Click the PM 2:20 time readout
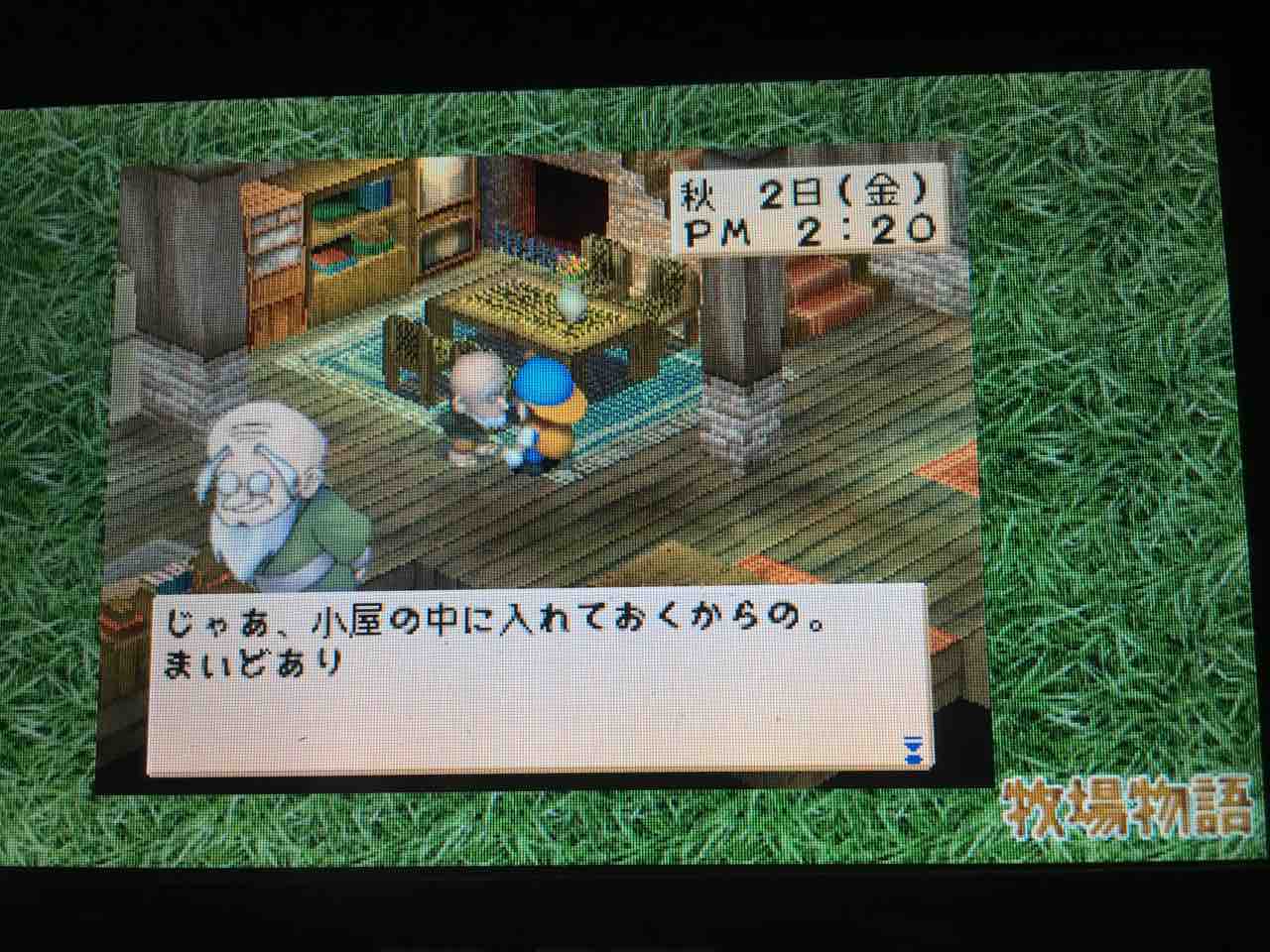This screenshot has height=952, width=1270. [x=806, y=231]
